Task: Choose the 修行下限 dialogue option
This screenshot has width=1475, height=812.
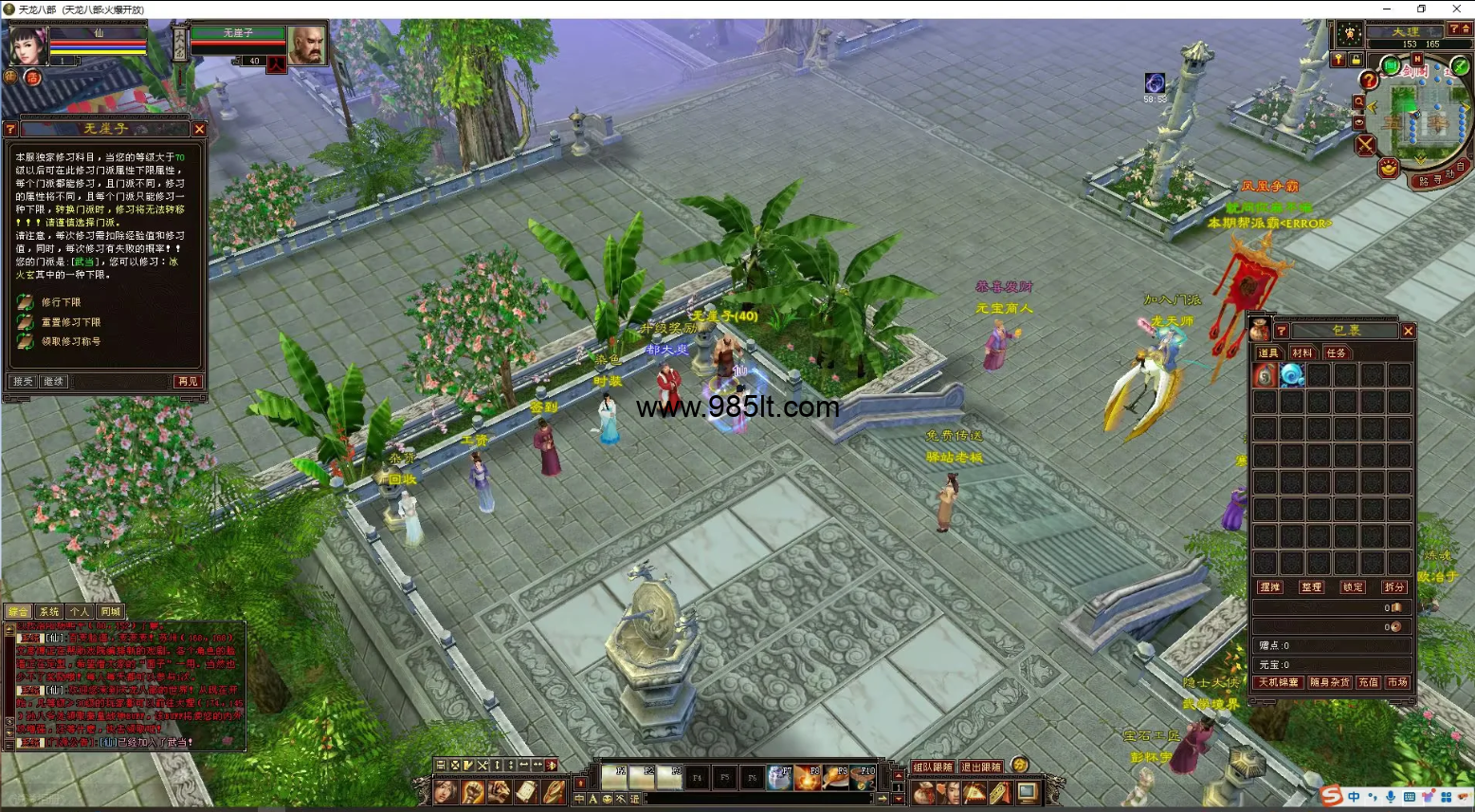Action: click(61, 302)
